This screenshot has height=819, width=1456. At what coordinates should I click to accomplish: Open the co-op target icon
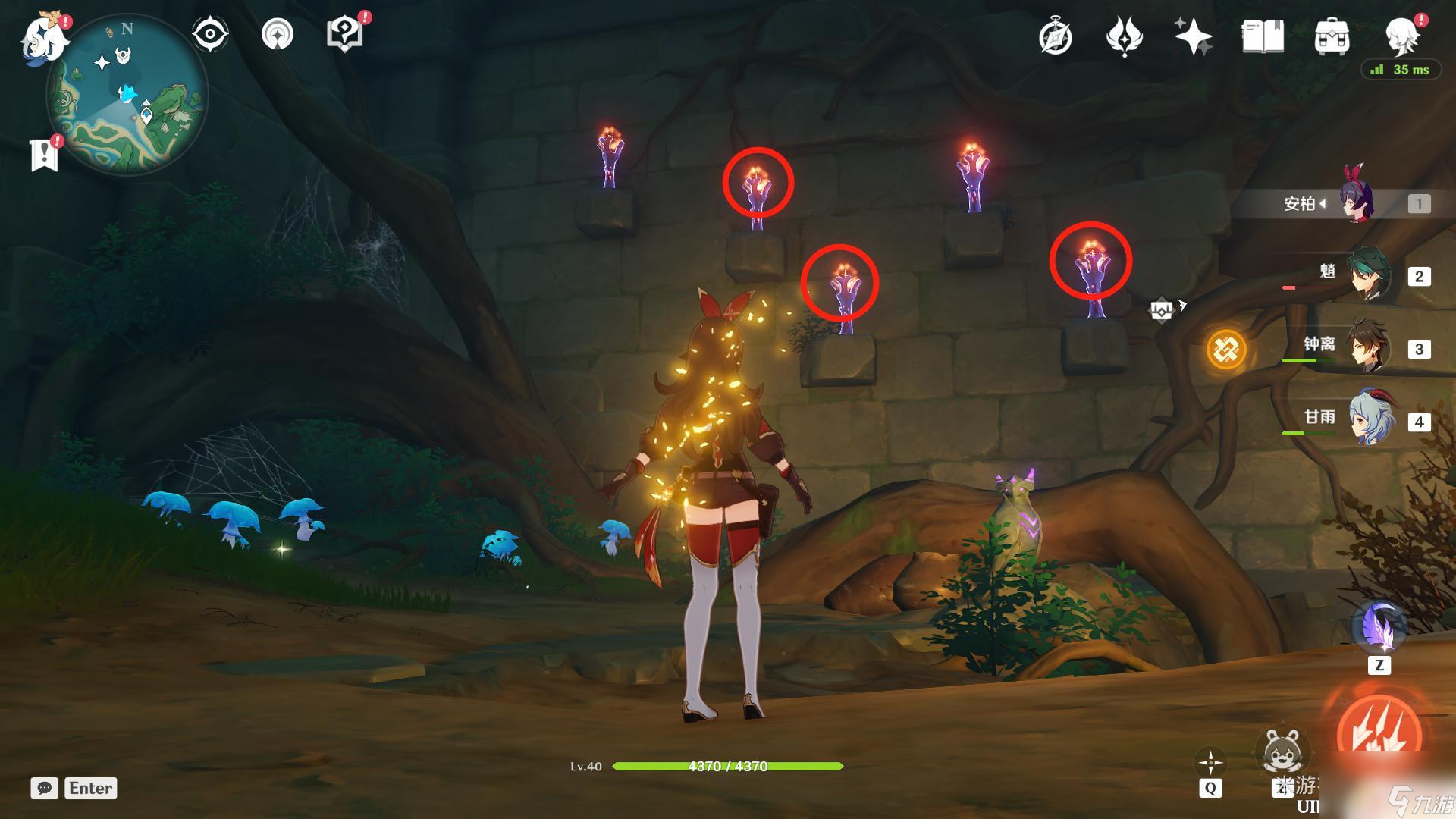tap(277, 35)
